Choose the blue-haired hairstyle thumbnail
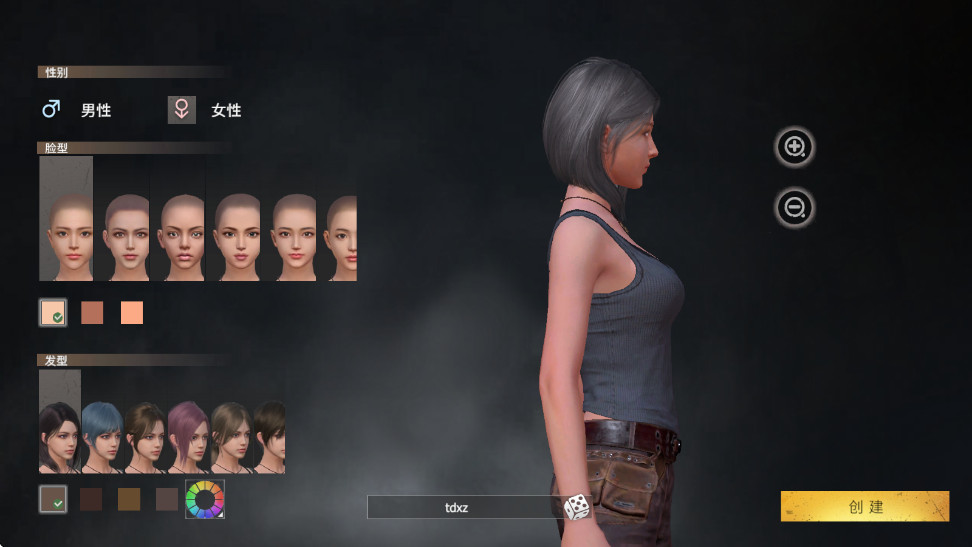Screen dimensions: 972x547 pos(102,437)
